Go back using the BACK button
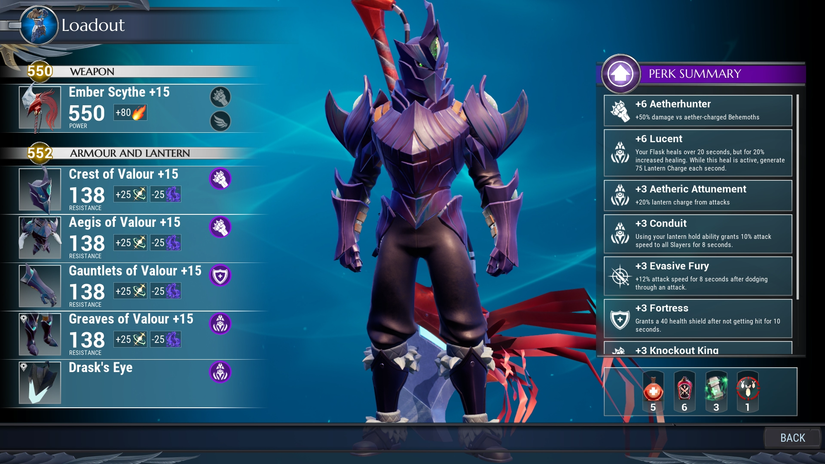The width and height of the screenshot is (825, 464). tap(792, 438)
